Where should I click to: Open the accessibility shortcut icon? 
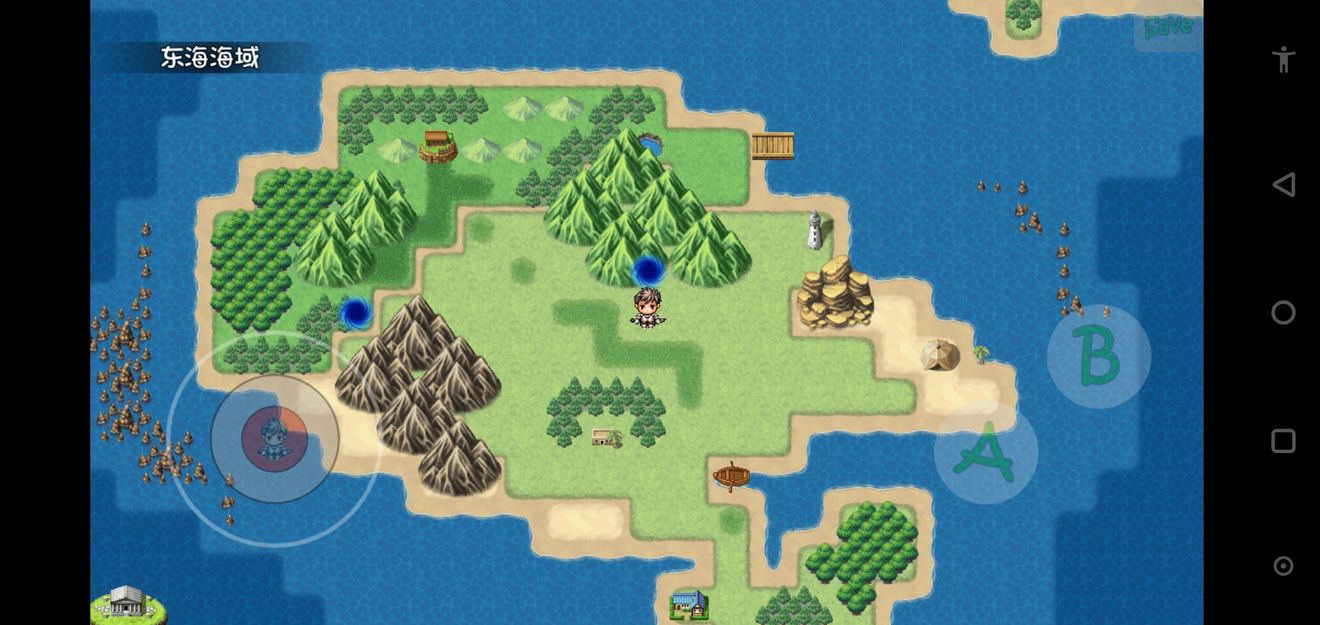[1283, 58]
